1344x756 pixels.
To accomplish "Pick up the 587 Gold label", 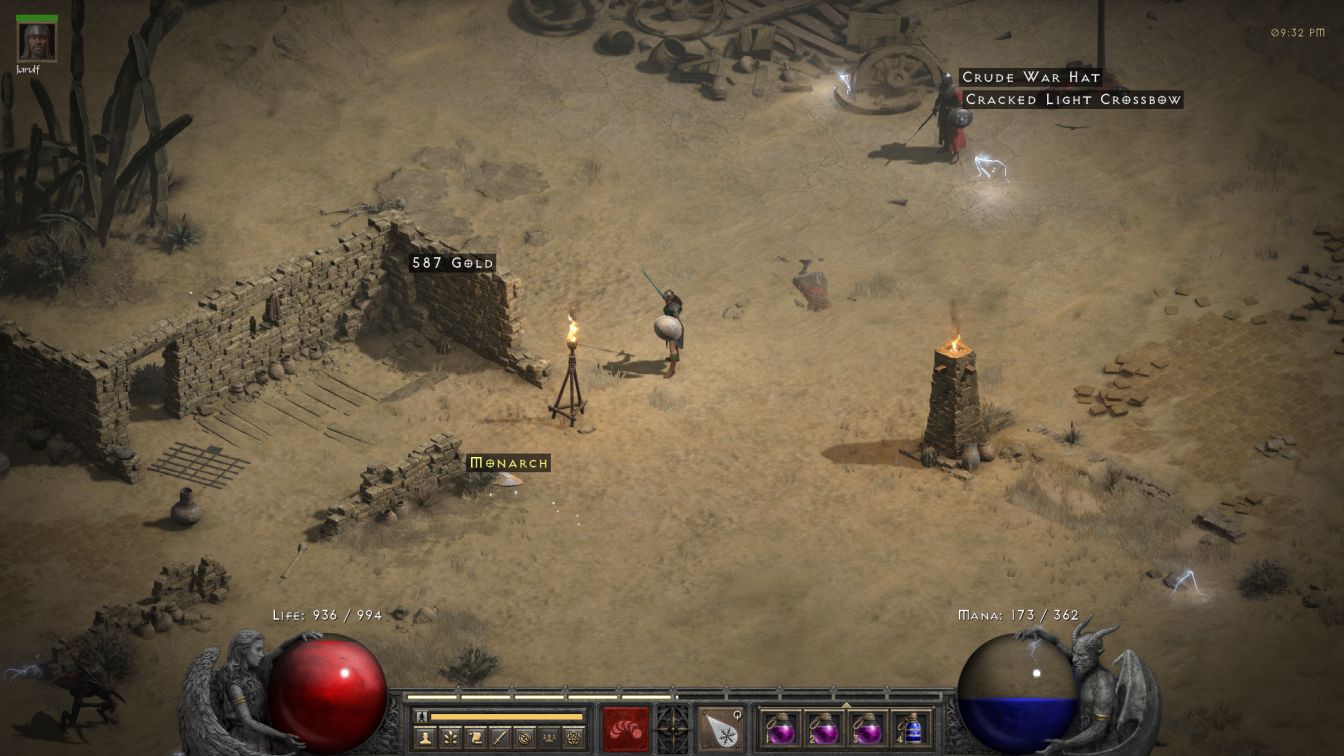I will [453, 263].
